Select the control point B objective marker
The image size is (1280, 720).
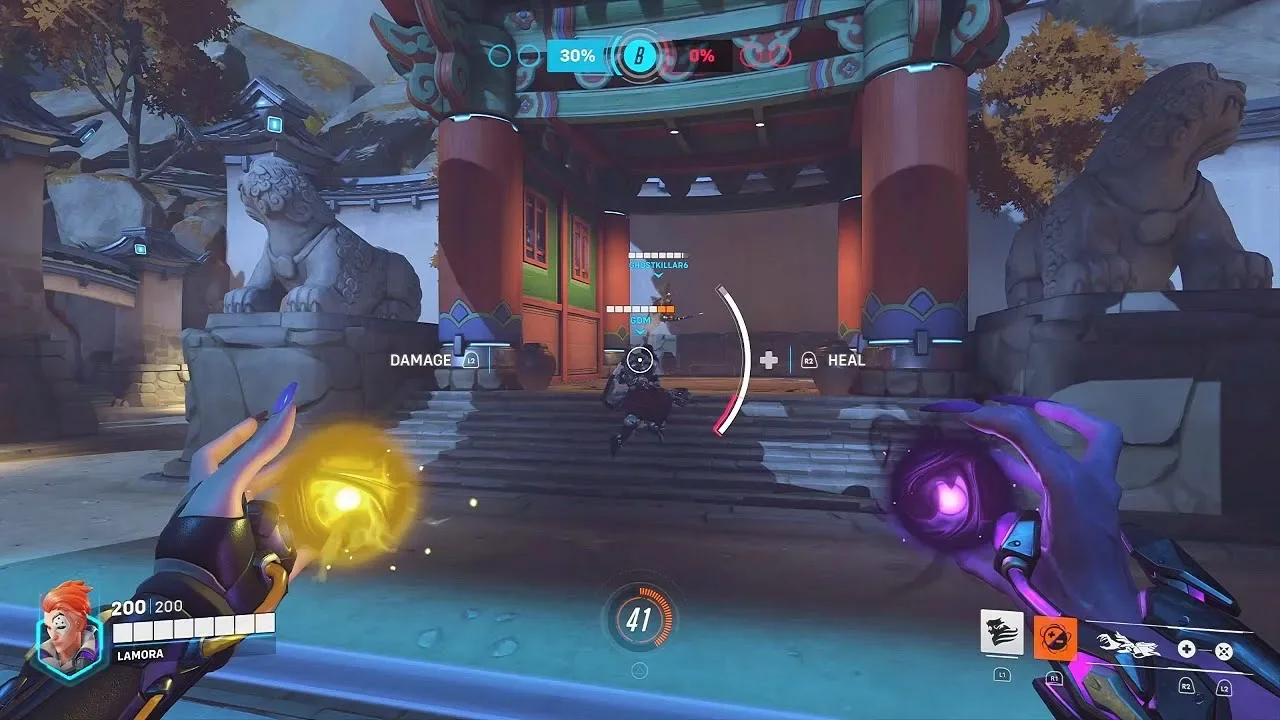coord(637,56)
